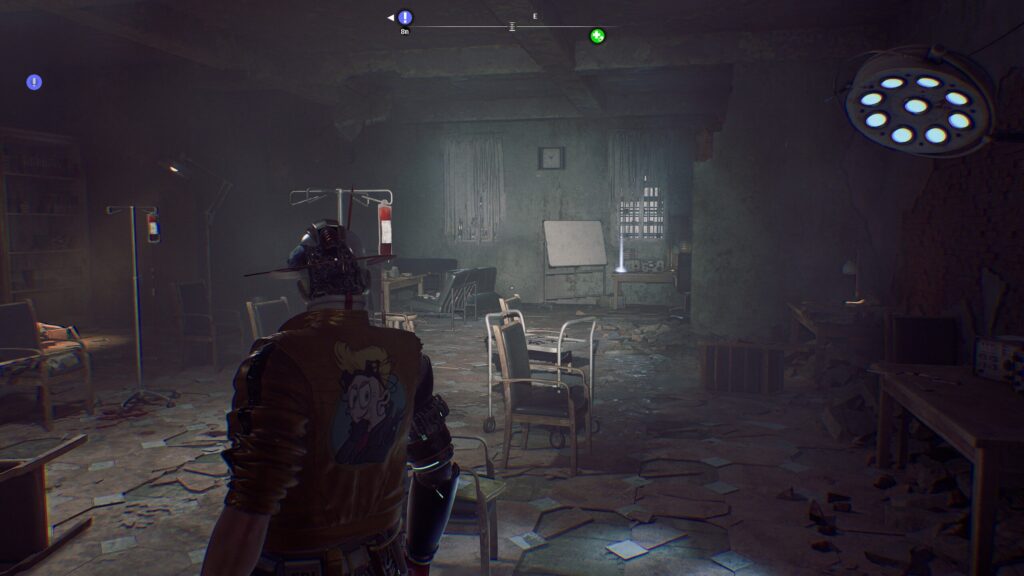Select the blue objective marker on the compass bar
The image size is (1024, 576).
tap(404, 17)
